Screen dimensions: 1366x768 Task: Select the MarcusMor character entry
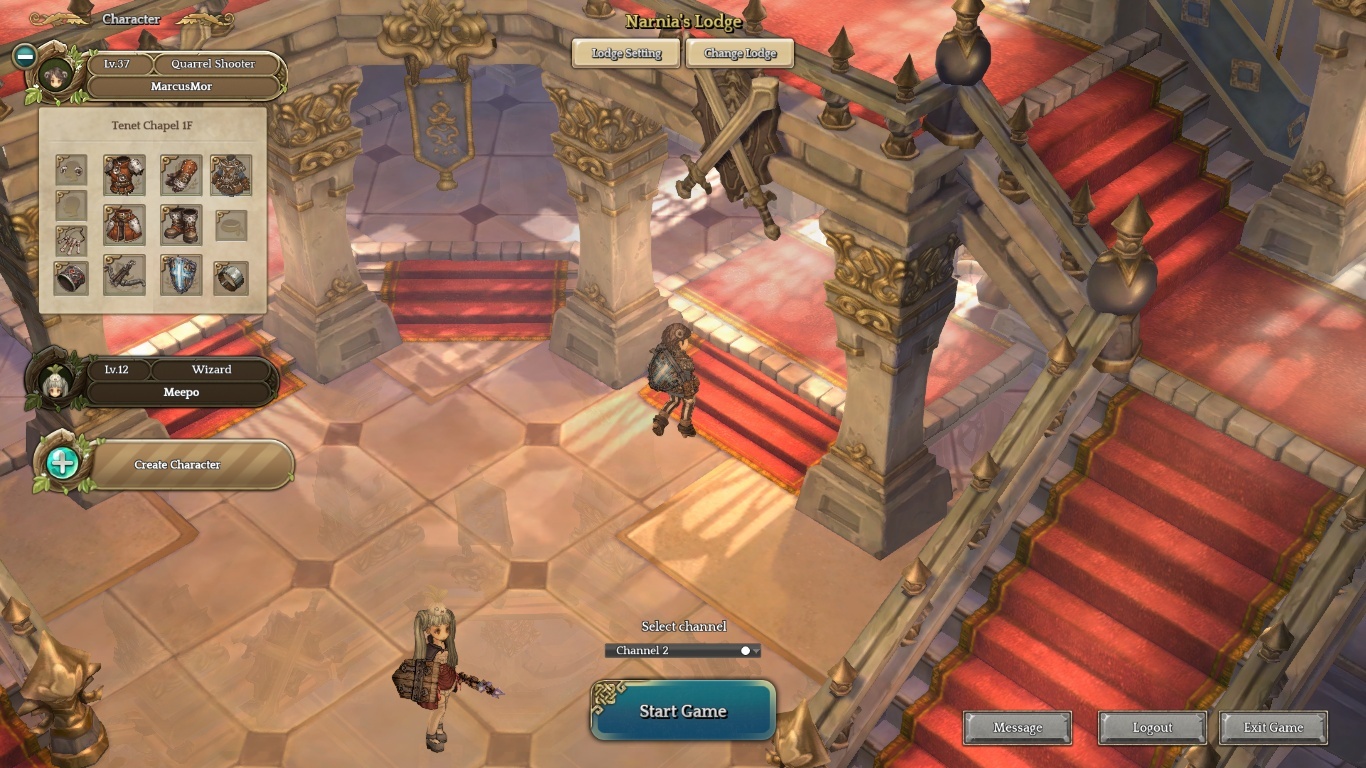click(x=181, y=86)
